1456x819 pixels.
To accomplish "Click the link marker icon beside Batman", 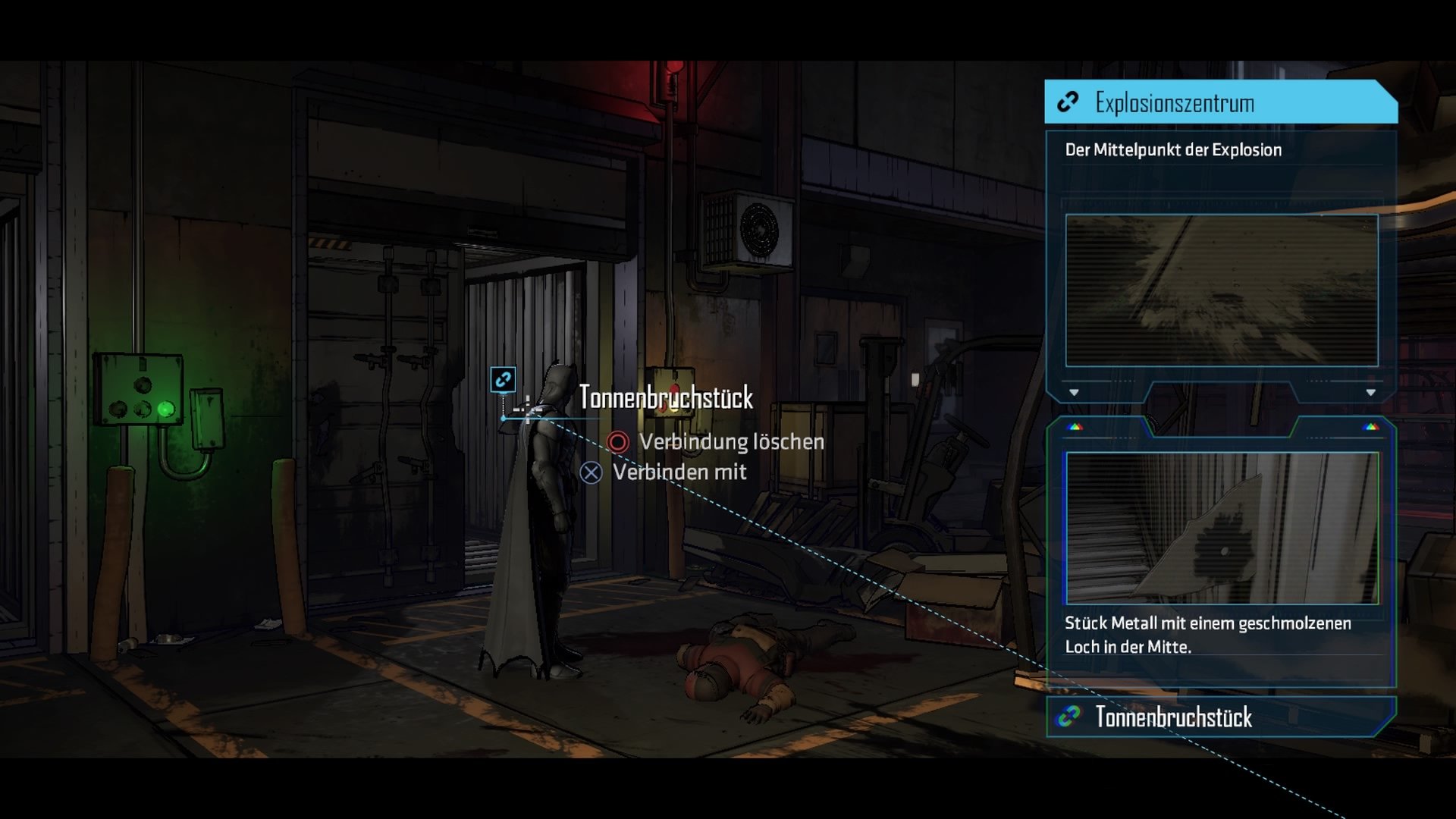I will point(503,379).
